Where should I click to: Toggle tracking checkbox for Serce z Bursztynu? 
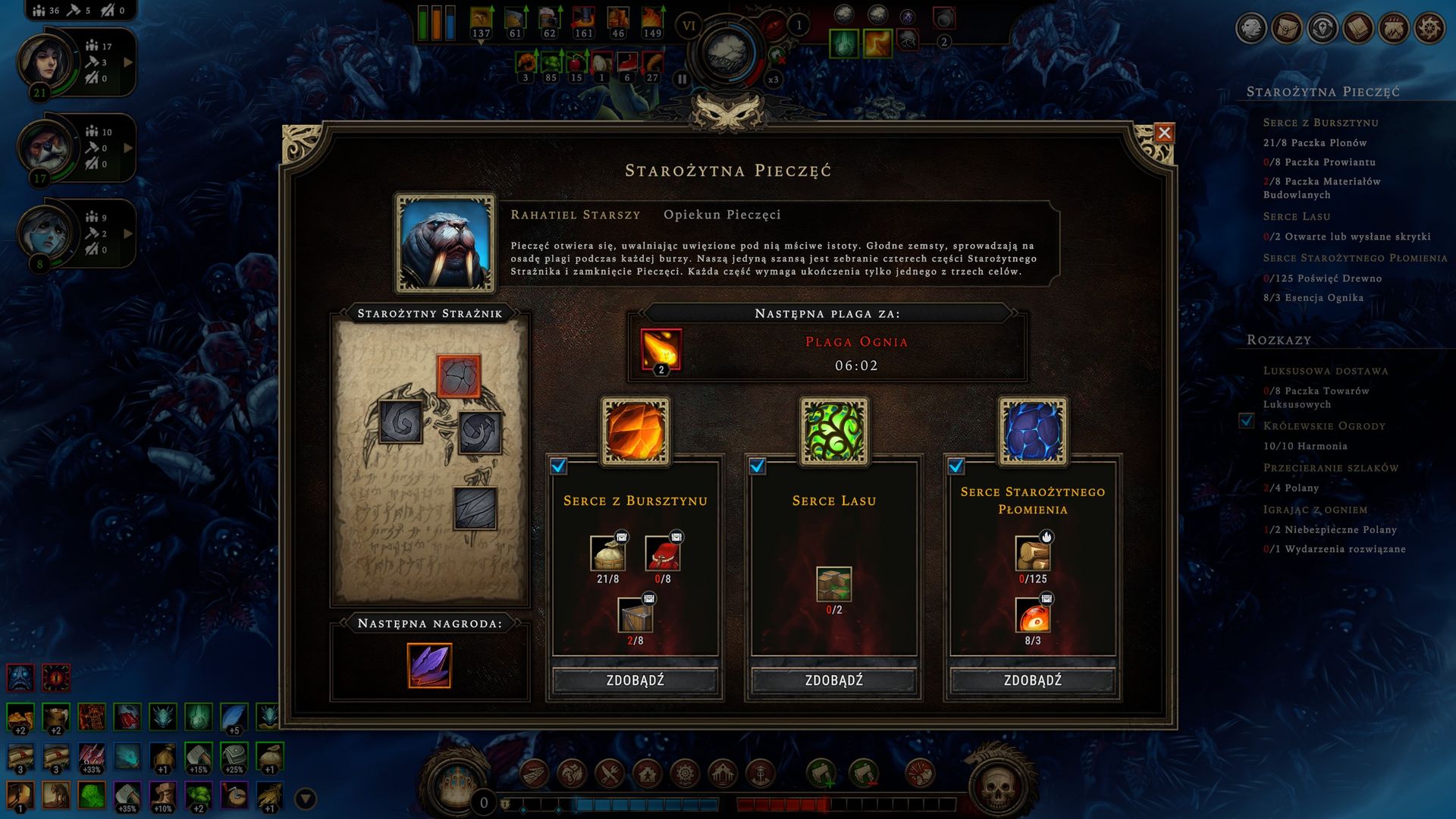(559, 466)
